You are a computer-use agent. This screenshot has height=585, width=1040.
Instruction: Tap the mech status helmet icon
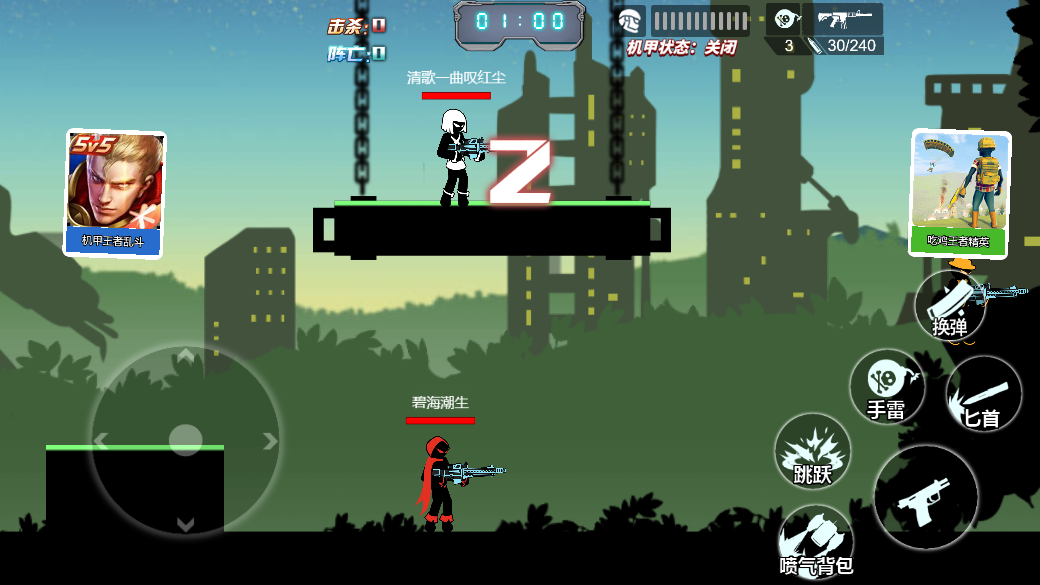pos(630,20)
